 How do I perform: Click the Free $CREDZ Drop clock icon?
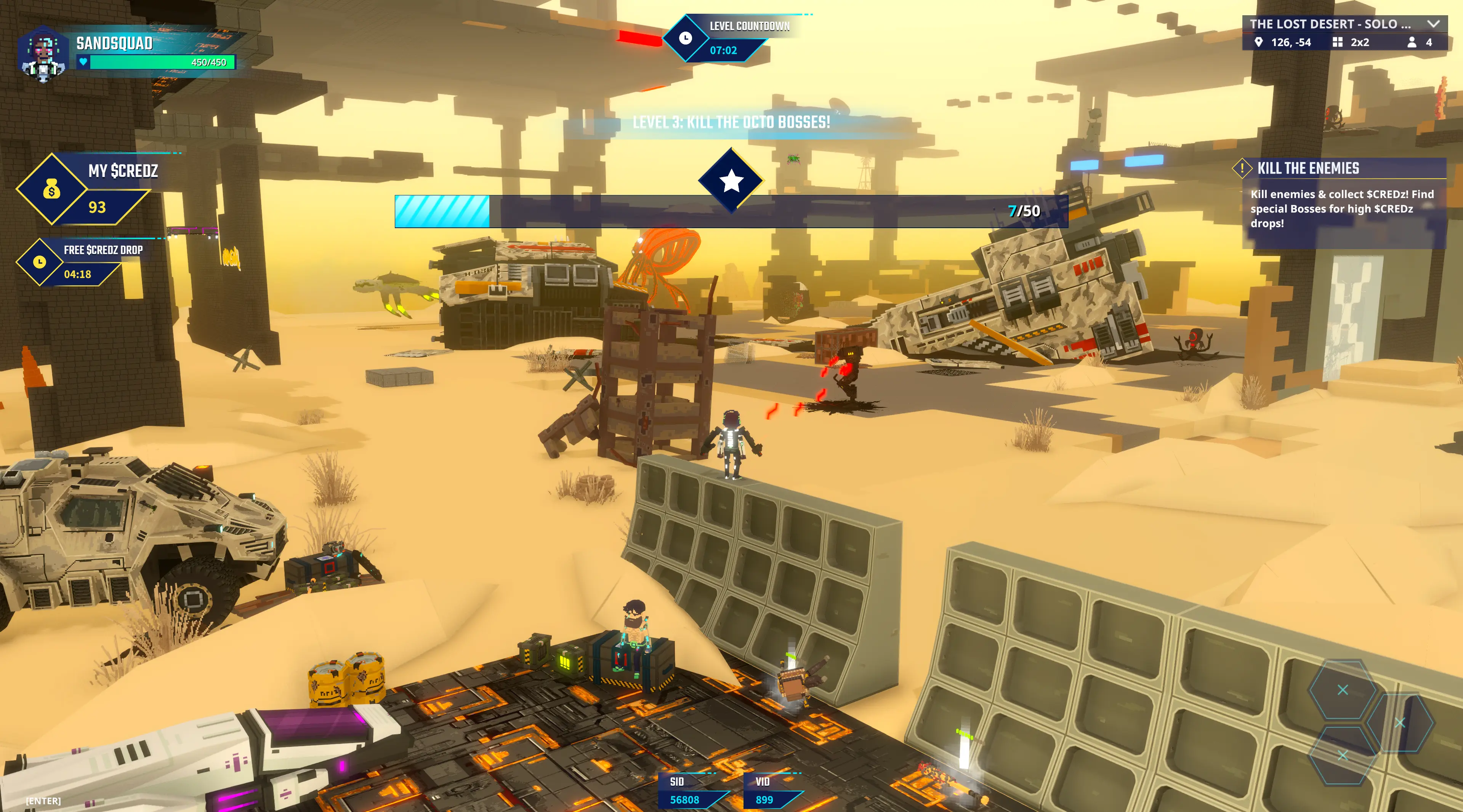point(39,262)
